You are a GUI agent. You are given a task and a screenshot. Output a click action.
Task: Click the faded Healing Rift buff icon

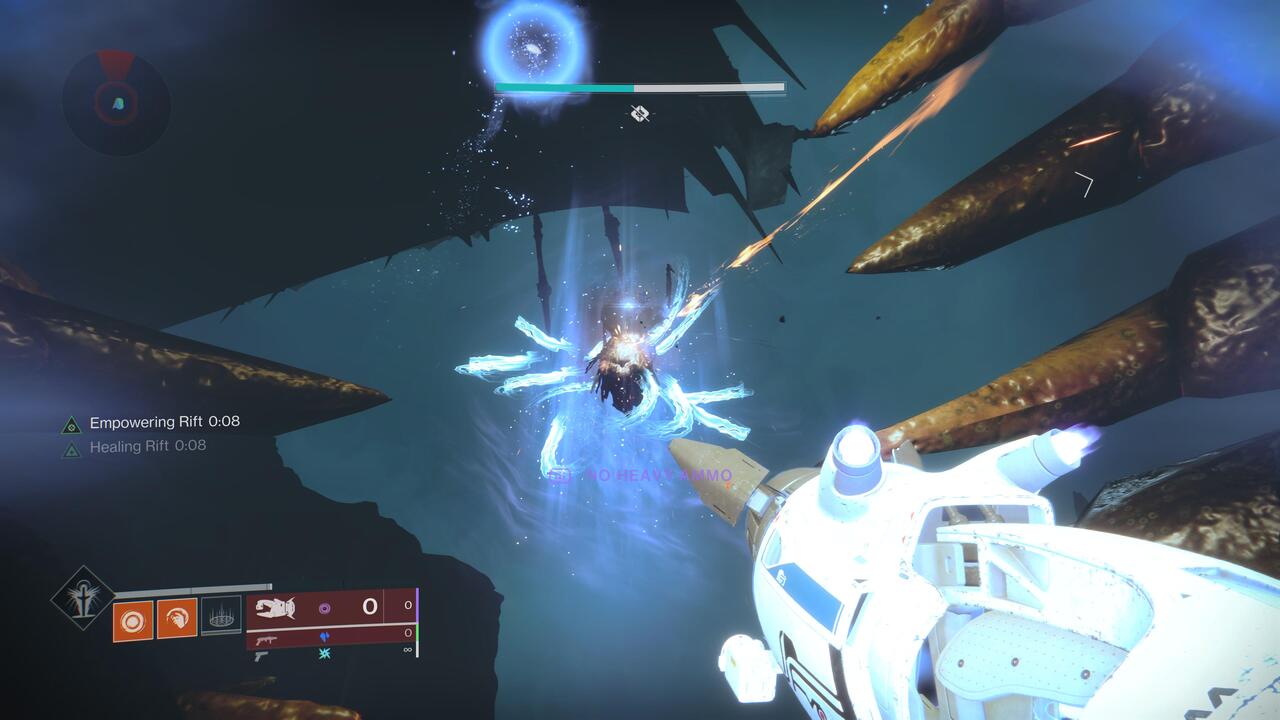[x=70, y=447]
